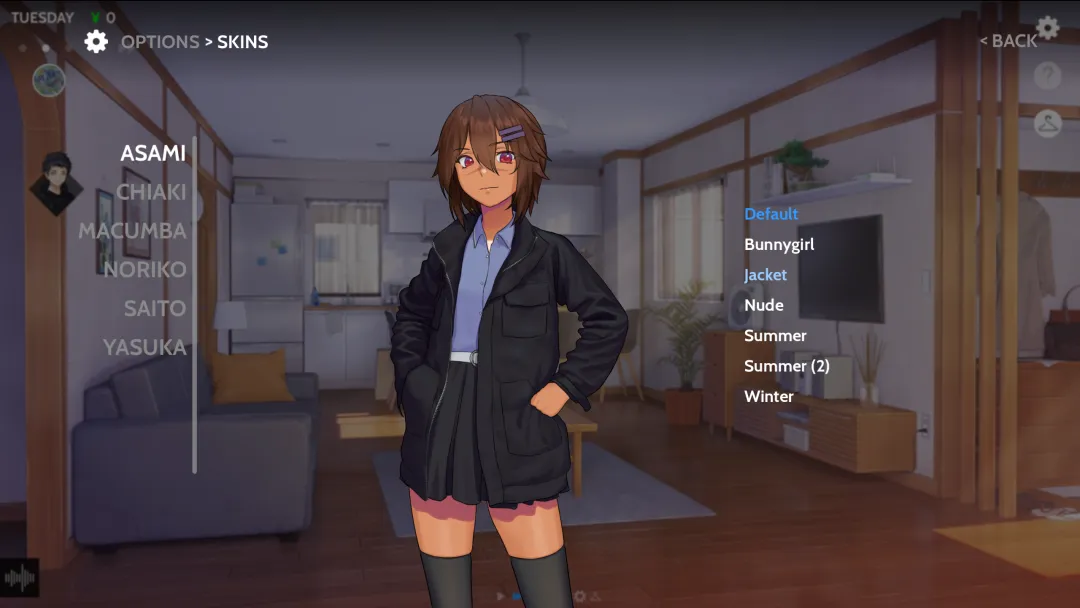The width and height of the screenshot is (1080, 608).
Task: Return to OPTIONS via the breadcrumb
Action: tap(160, 42)
